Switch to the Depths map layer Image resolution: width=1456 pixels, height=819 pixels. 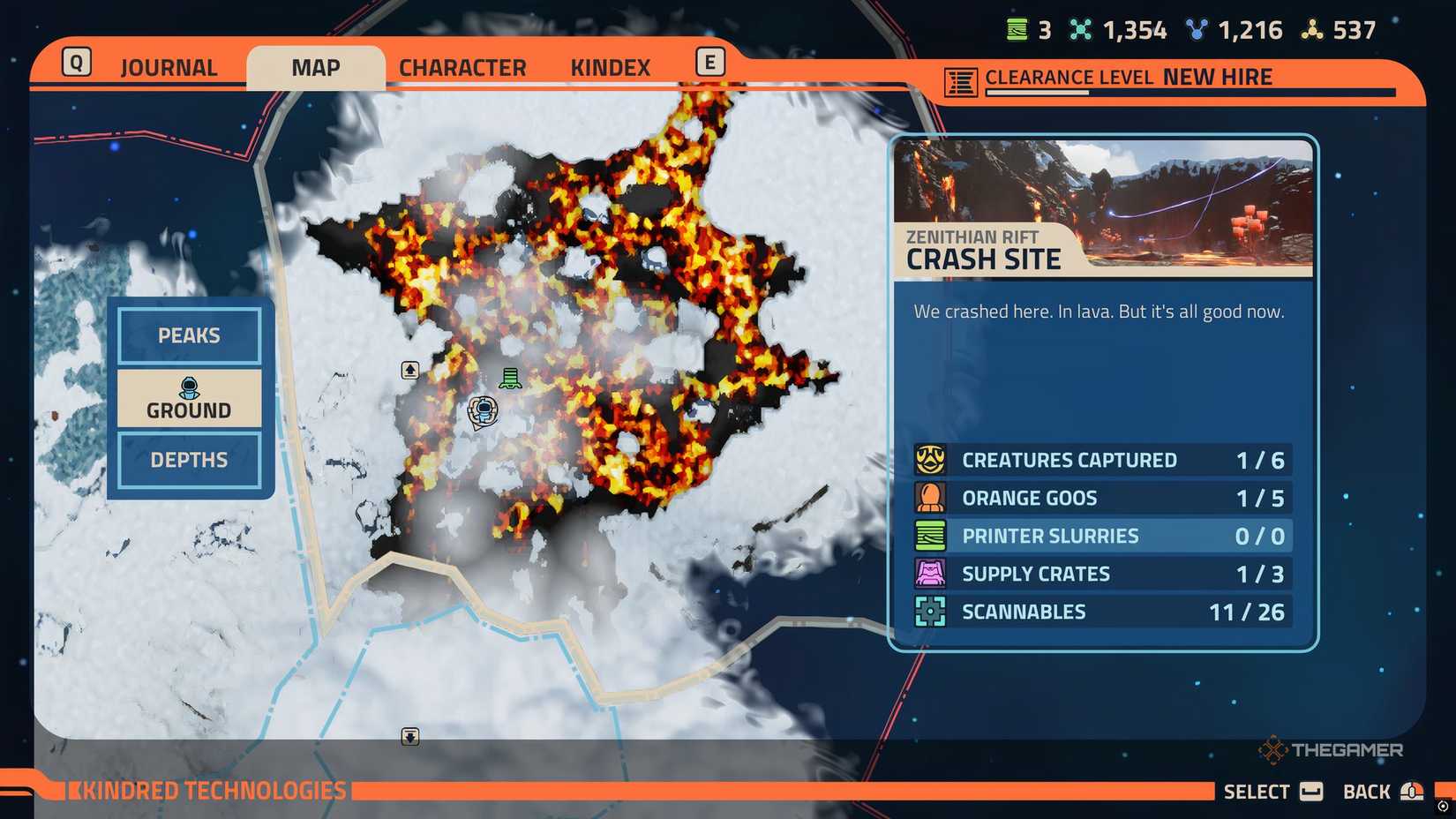[188, 460]
